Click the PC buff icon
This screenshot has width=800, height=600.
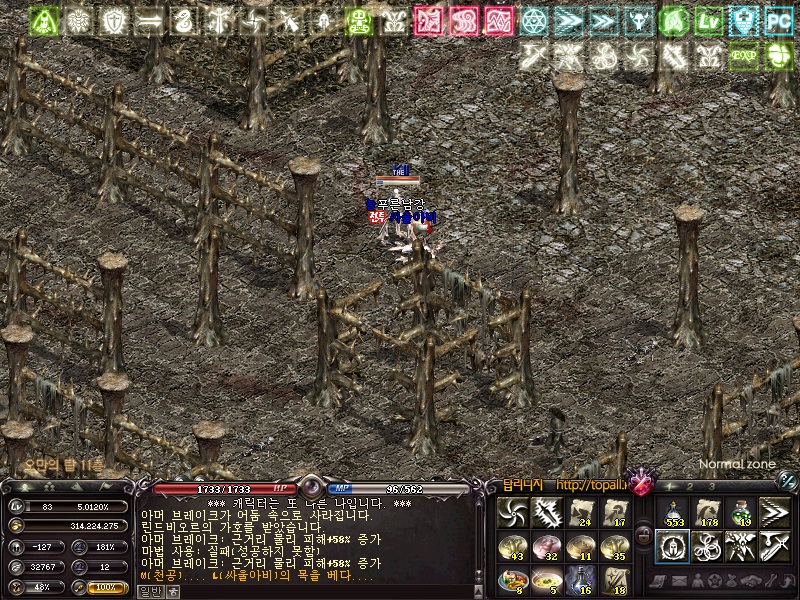(x=778, y=19)
